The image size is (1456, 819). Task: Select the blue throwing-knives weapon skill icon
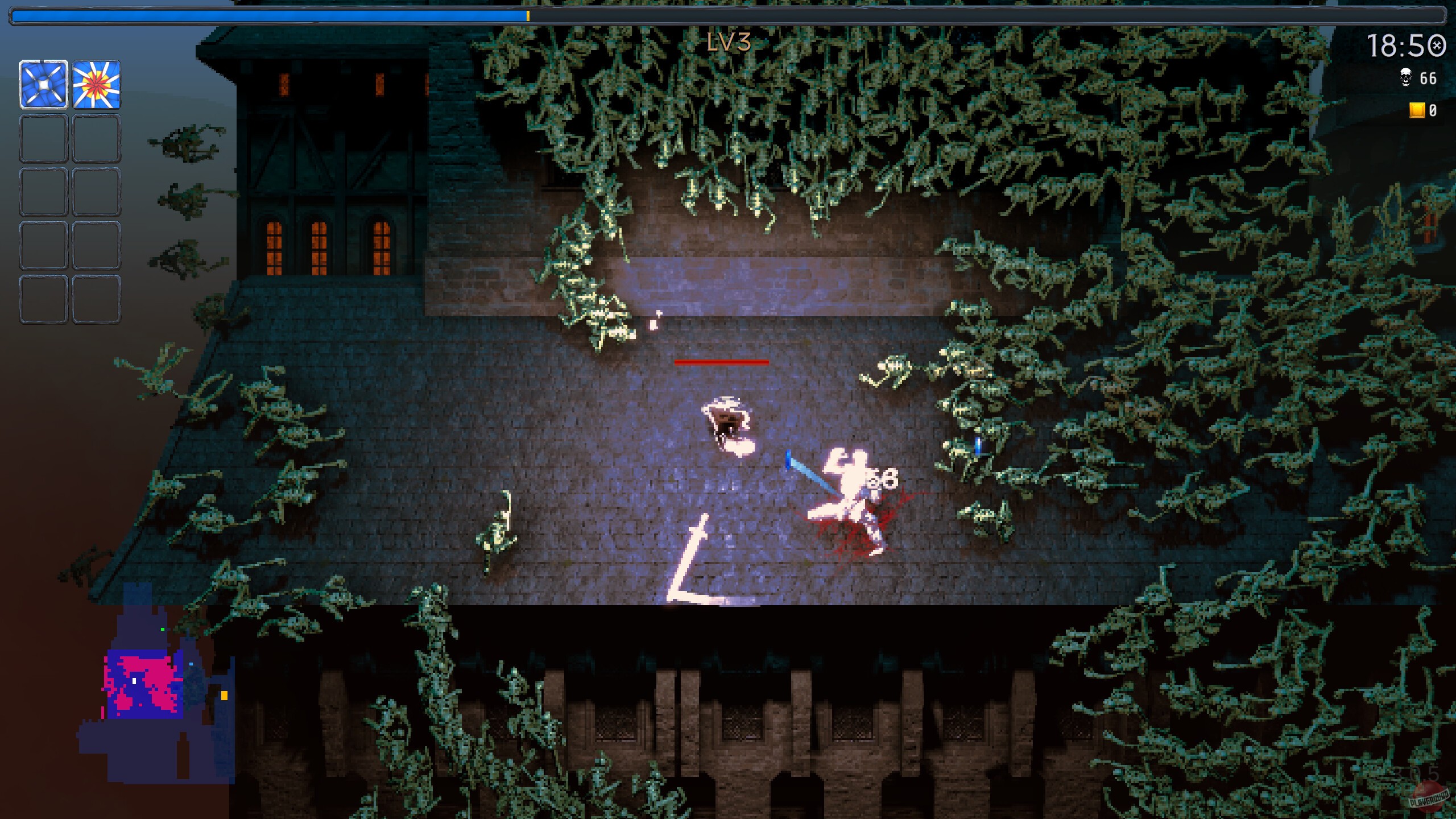tap(43, 85)
